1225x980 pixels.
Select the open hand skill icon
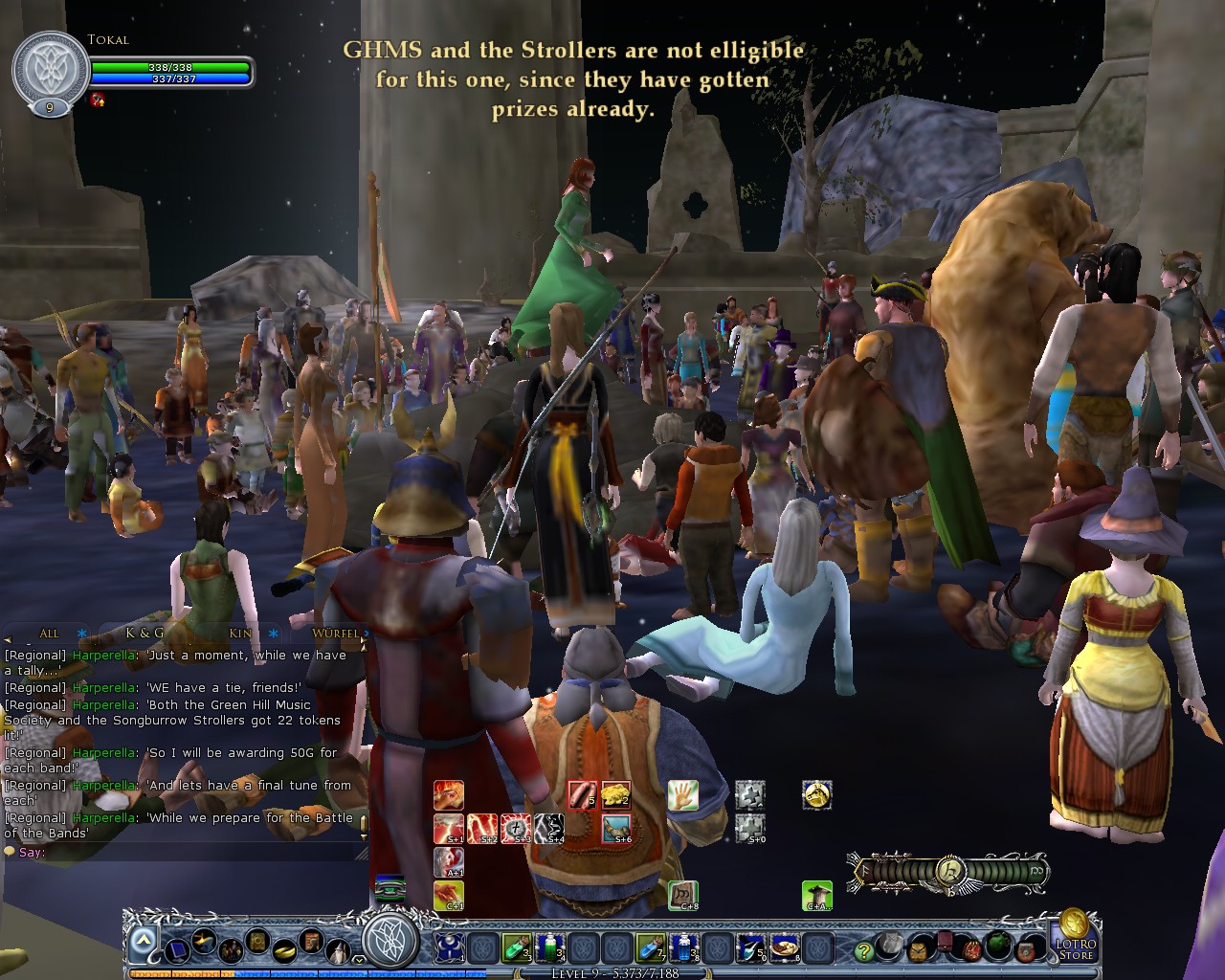(683, 794)
